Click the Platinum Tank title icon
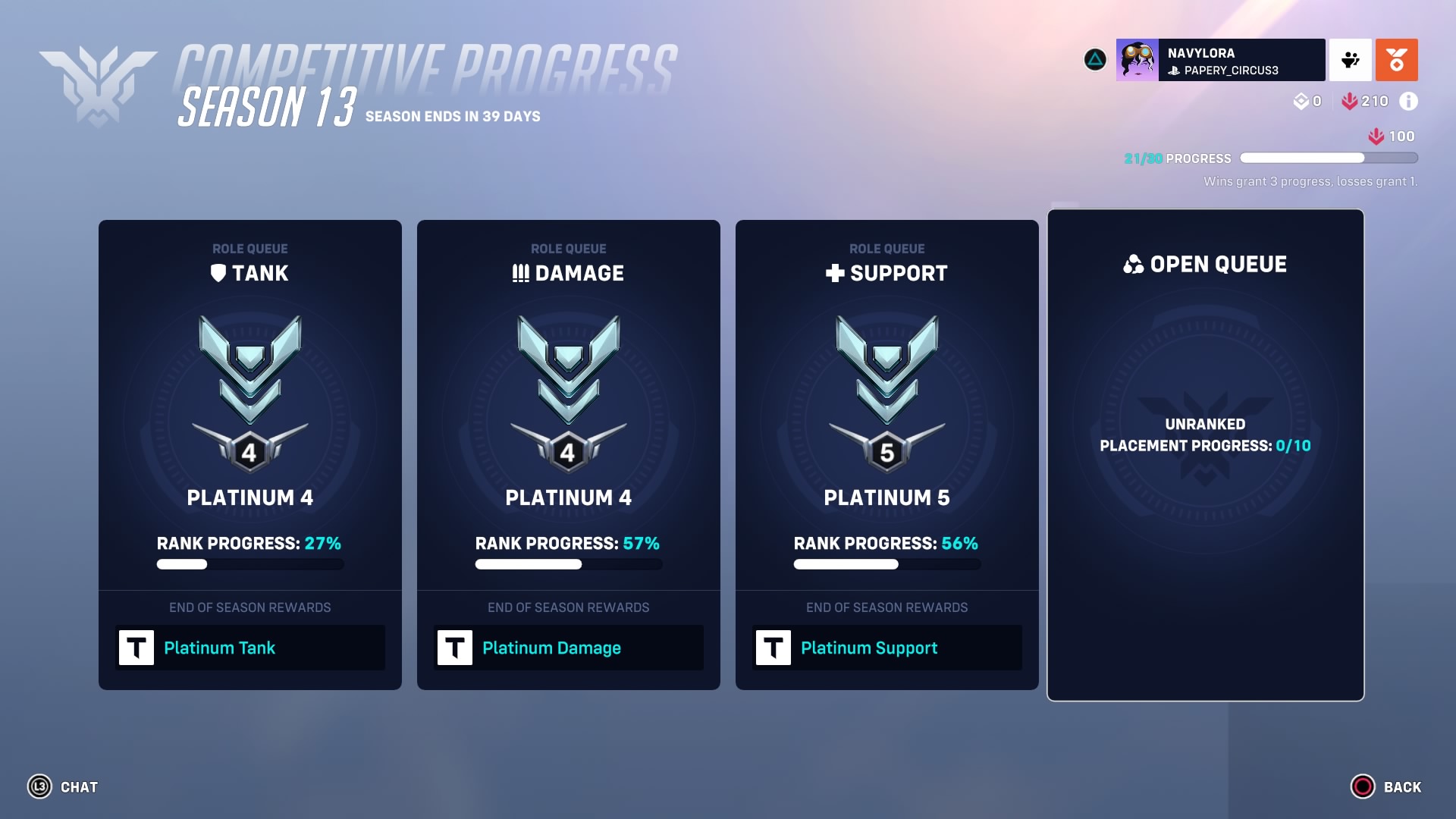The height and width of the screenshot is (819, 1456). (137, 648)
